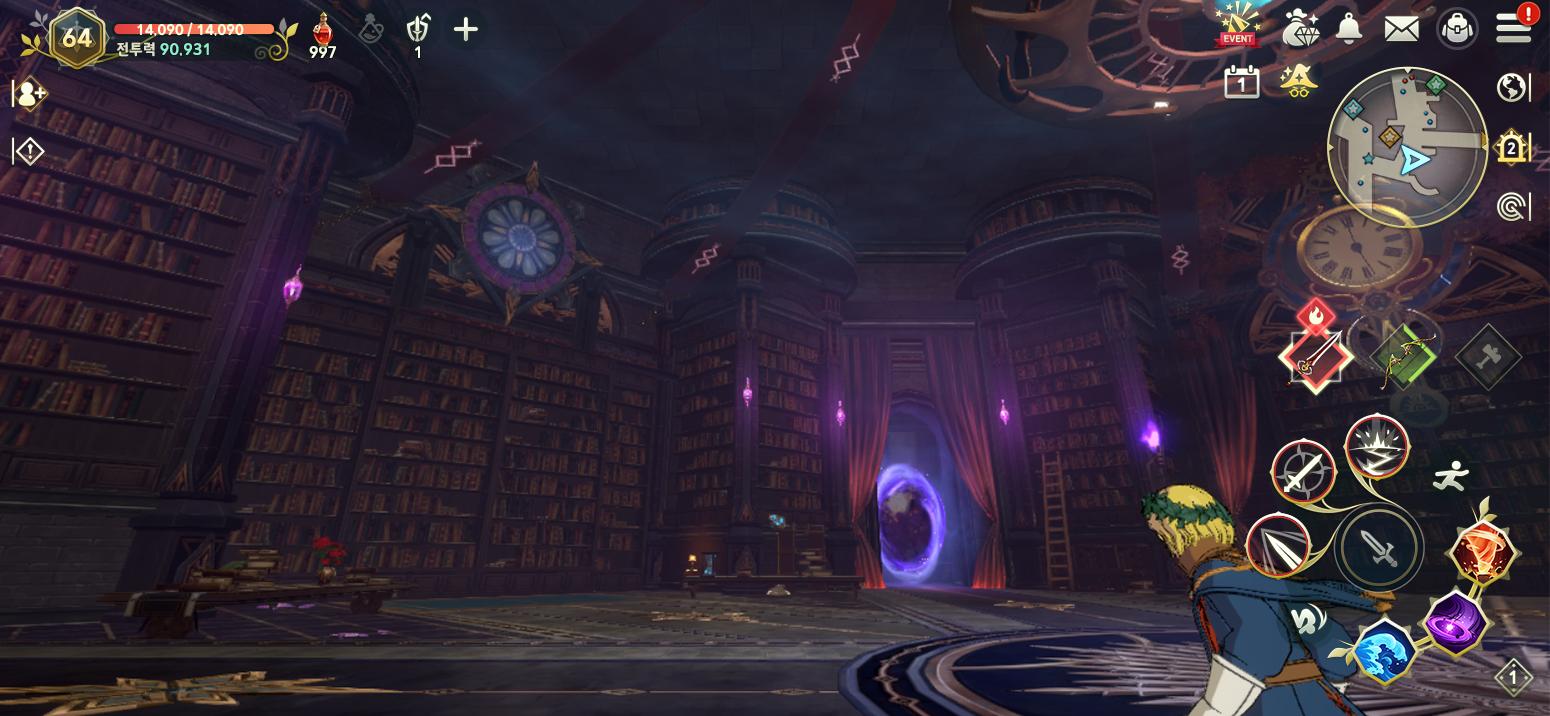Expand the circular minimap
Image resolution: width=1550 pixels, height=716 pixels.
(1406, 147)
